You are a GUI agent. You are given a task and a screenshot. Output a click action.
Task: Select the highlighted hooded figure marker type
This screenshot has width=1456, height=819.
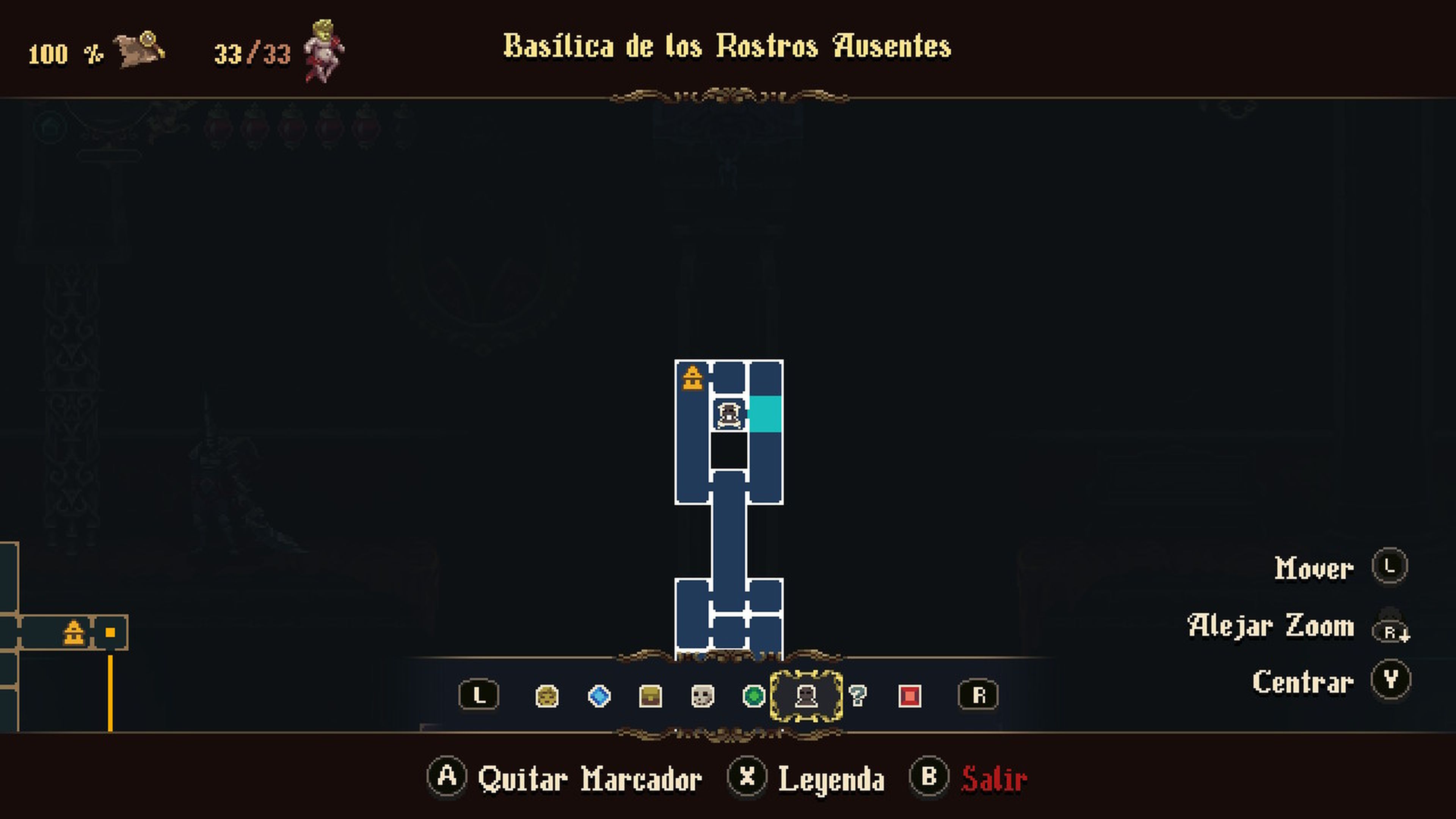(x=806, y=696)
